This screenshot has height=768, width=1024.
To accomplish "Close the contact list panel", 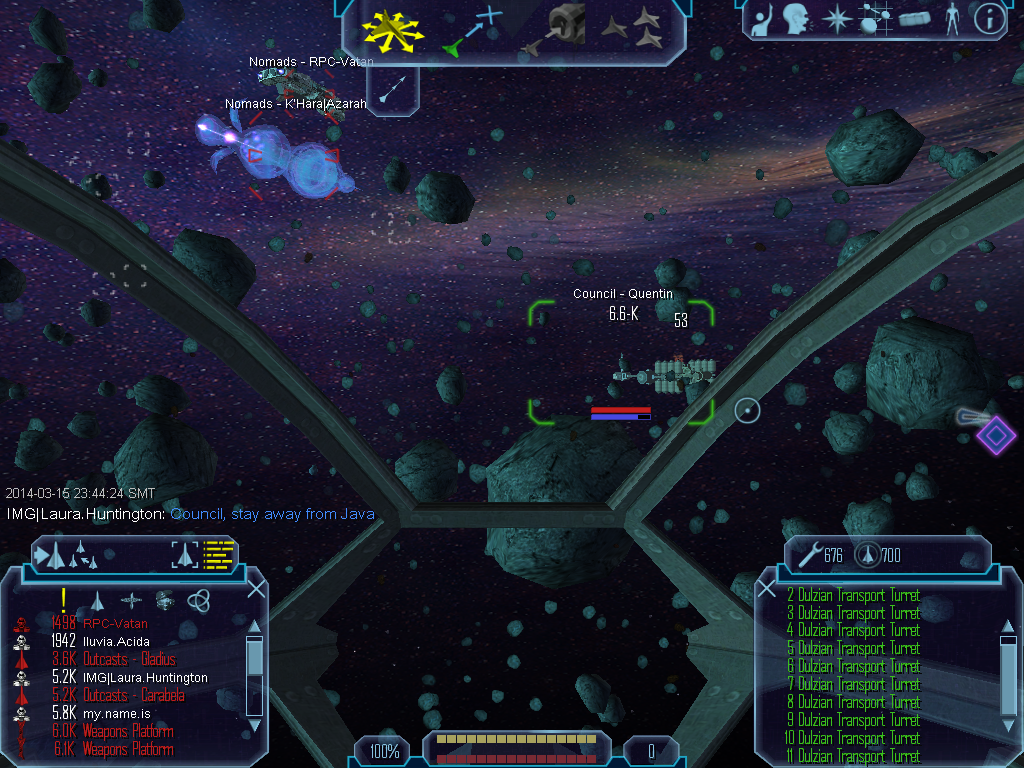I will click(x=256, y=589).
